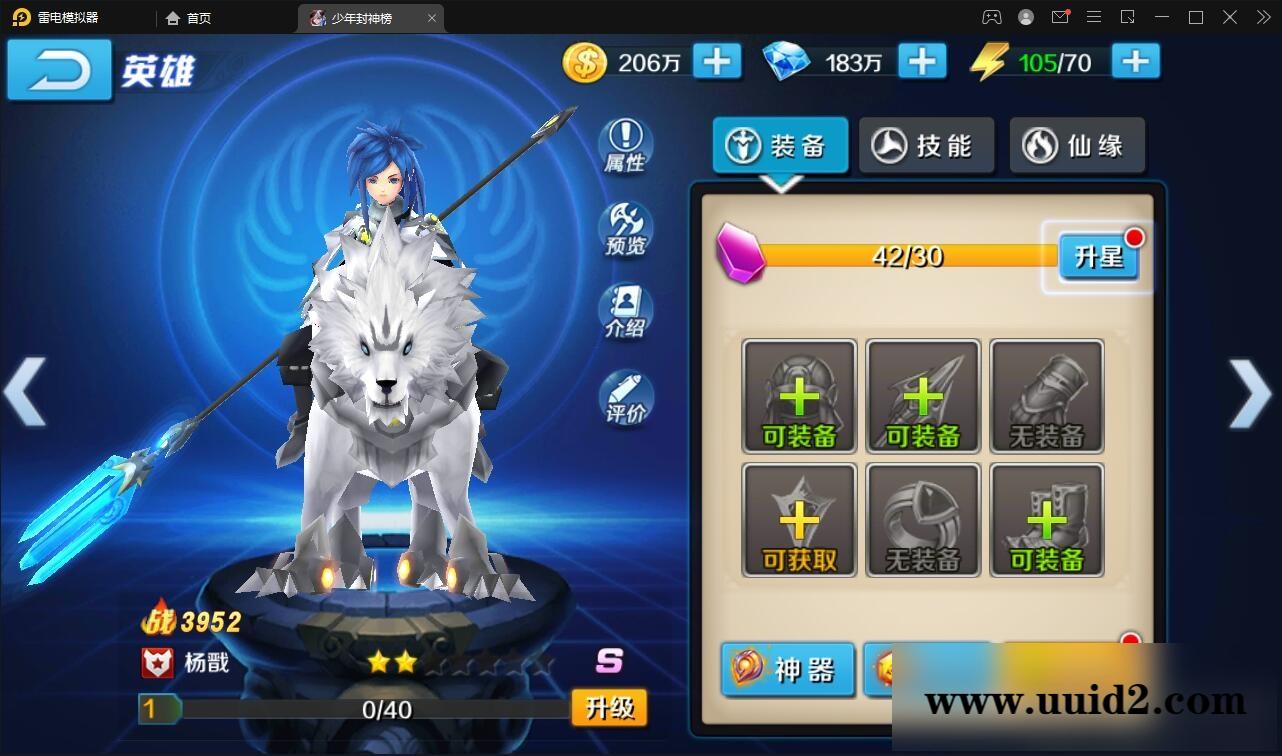Switch to the 仙缘 tab

coord(1077,145)
